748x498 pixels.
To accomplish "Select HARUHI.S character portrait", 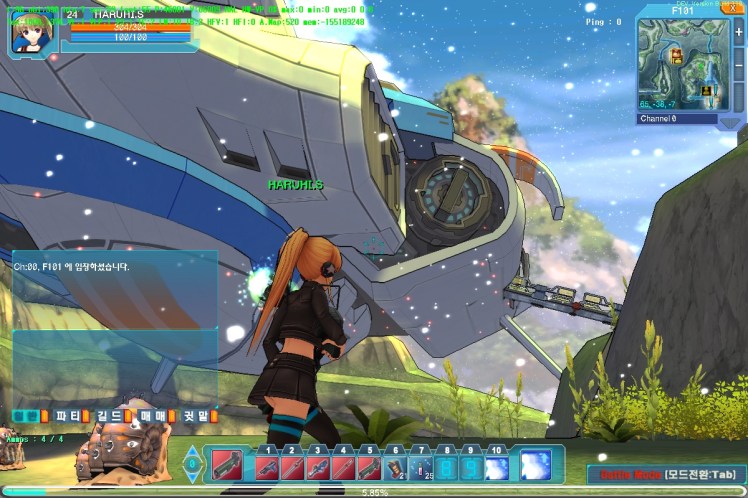I will pos(29,31).
